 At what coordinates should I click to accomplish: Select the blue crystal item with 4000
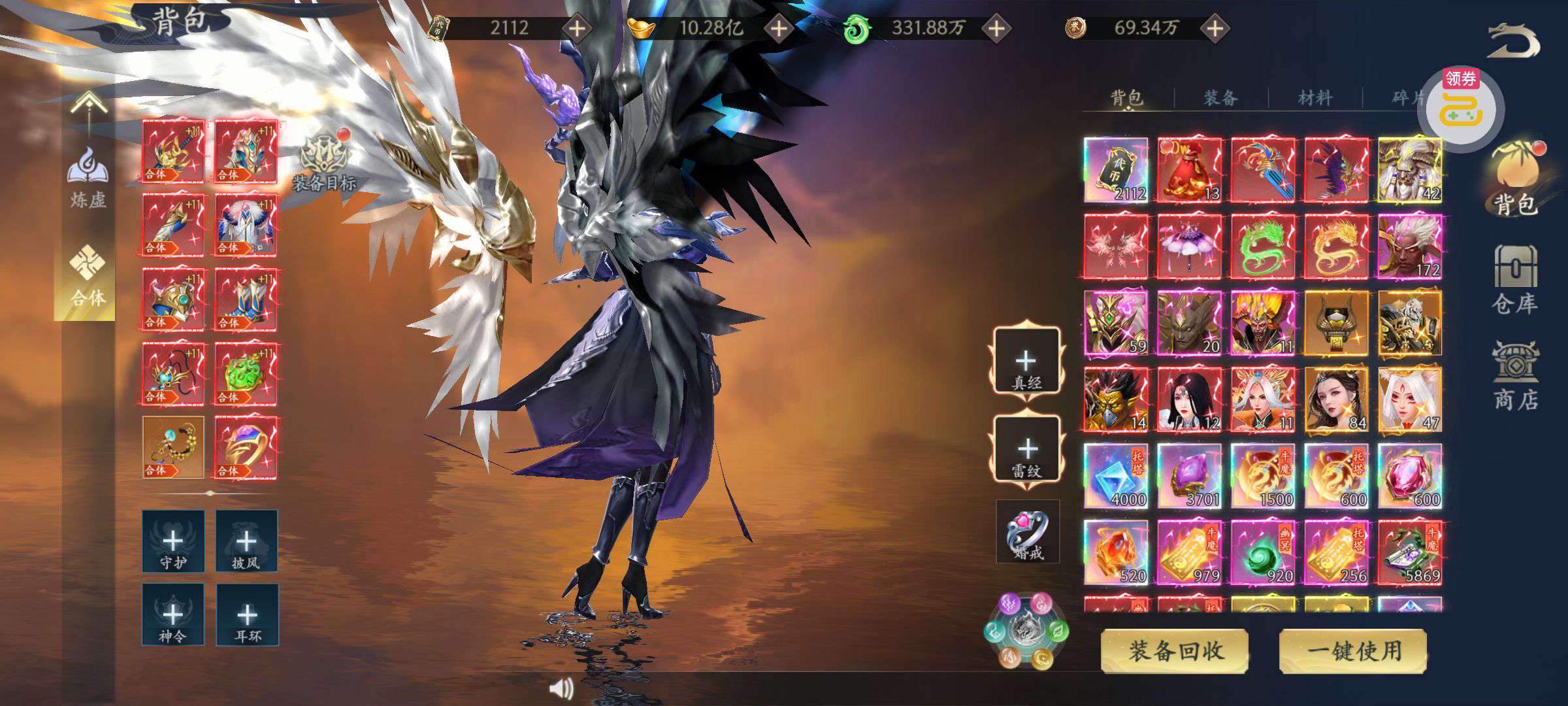click(x=1116, y=476)
